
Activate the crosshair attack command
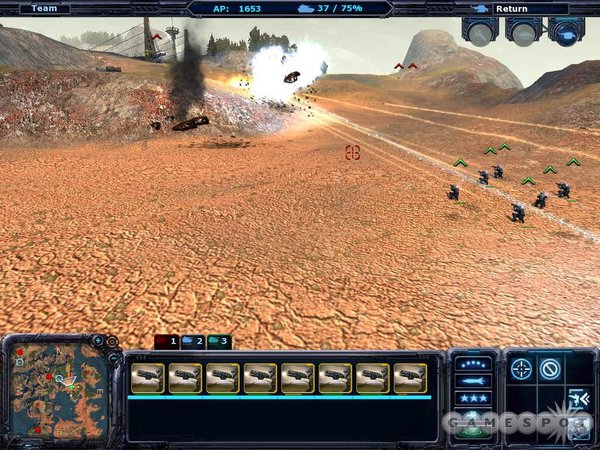(522, 369)
